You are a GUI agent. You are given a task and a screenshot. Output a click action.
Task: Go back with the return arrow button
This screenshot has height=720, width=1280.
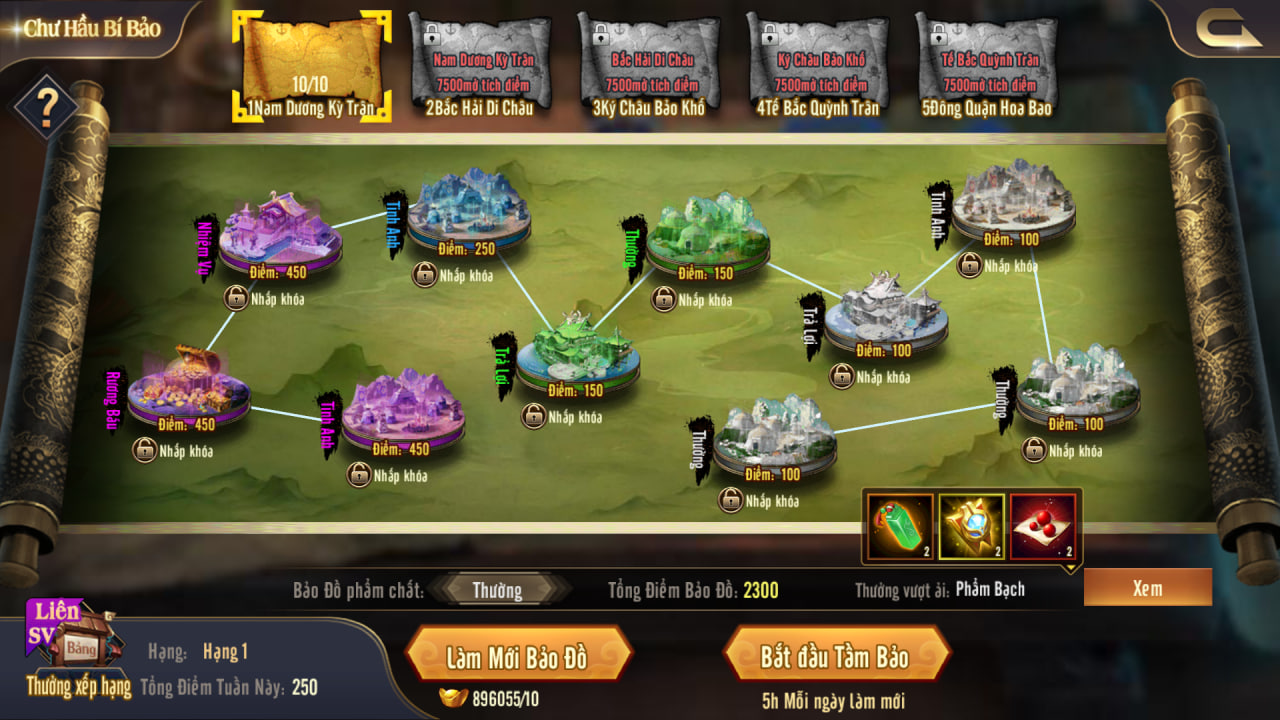tap(1226, 30)
